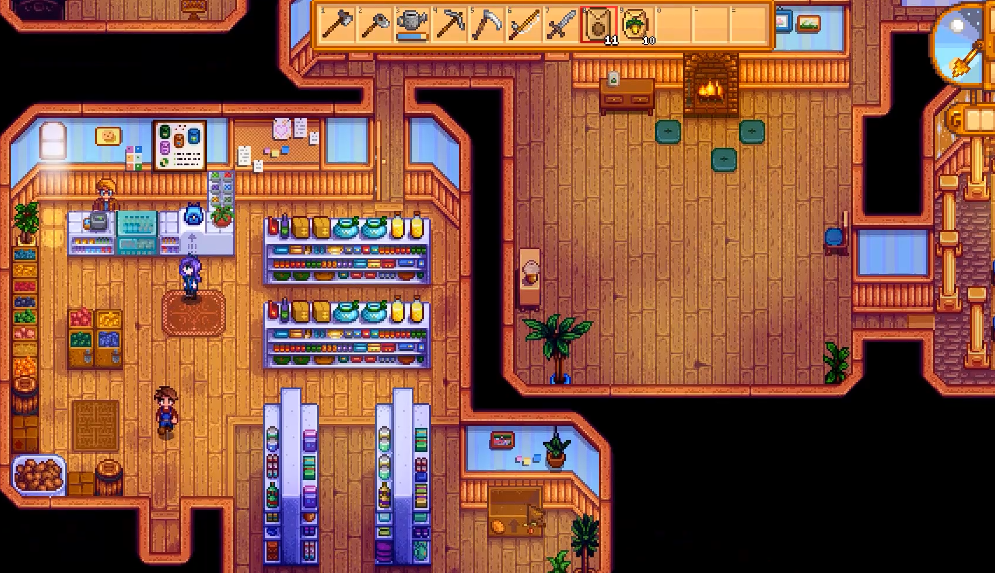This screenshot has height=573, width=995.
Task: Choose the watering can slot
Action: tap(411, 24)
